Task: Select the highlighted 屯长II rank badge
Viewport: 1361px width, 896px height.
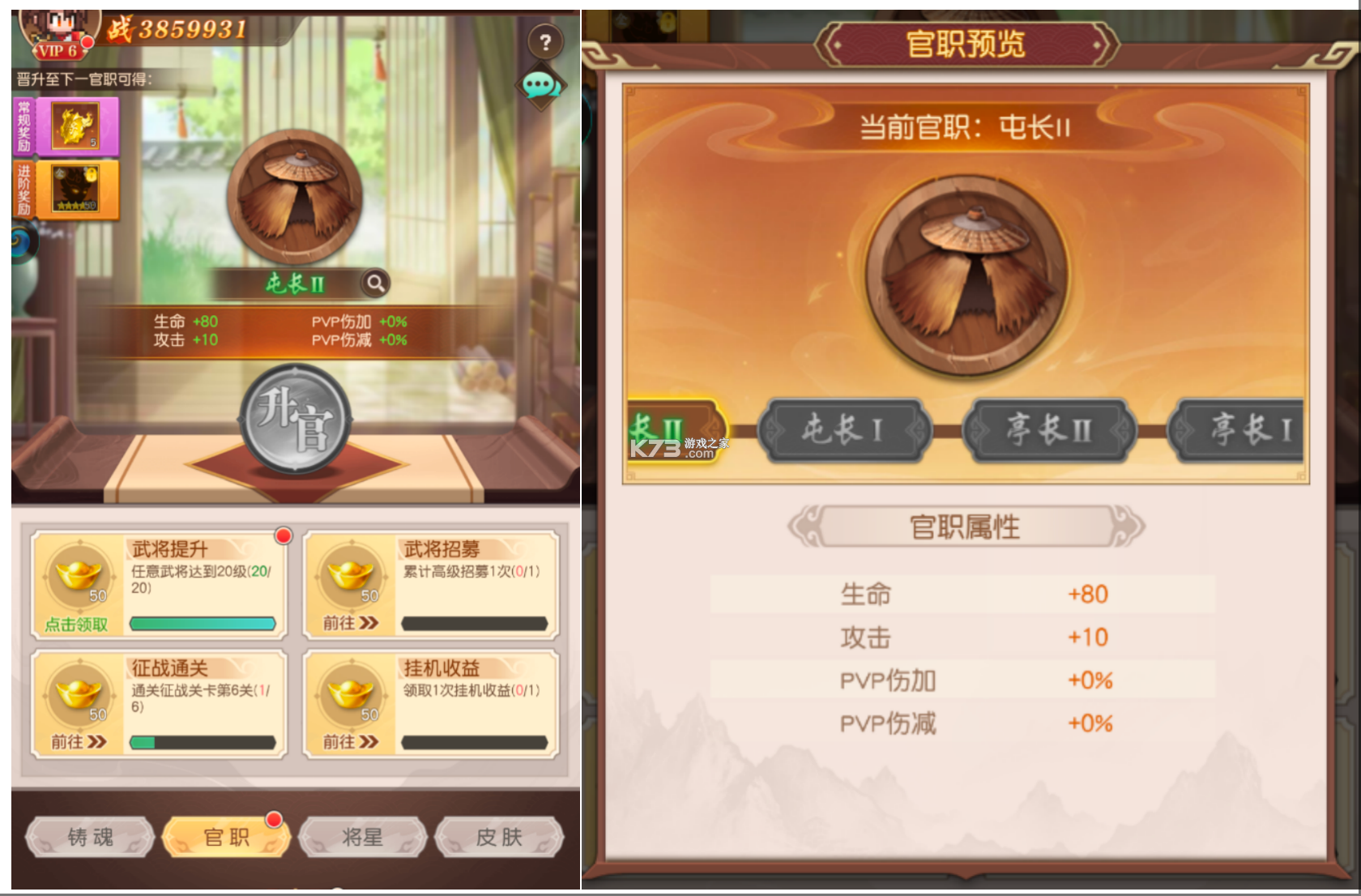Action: click(672, 431)
